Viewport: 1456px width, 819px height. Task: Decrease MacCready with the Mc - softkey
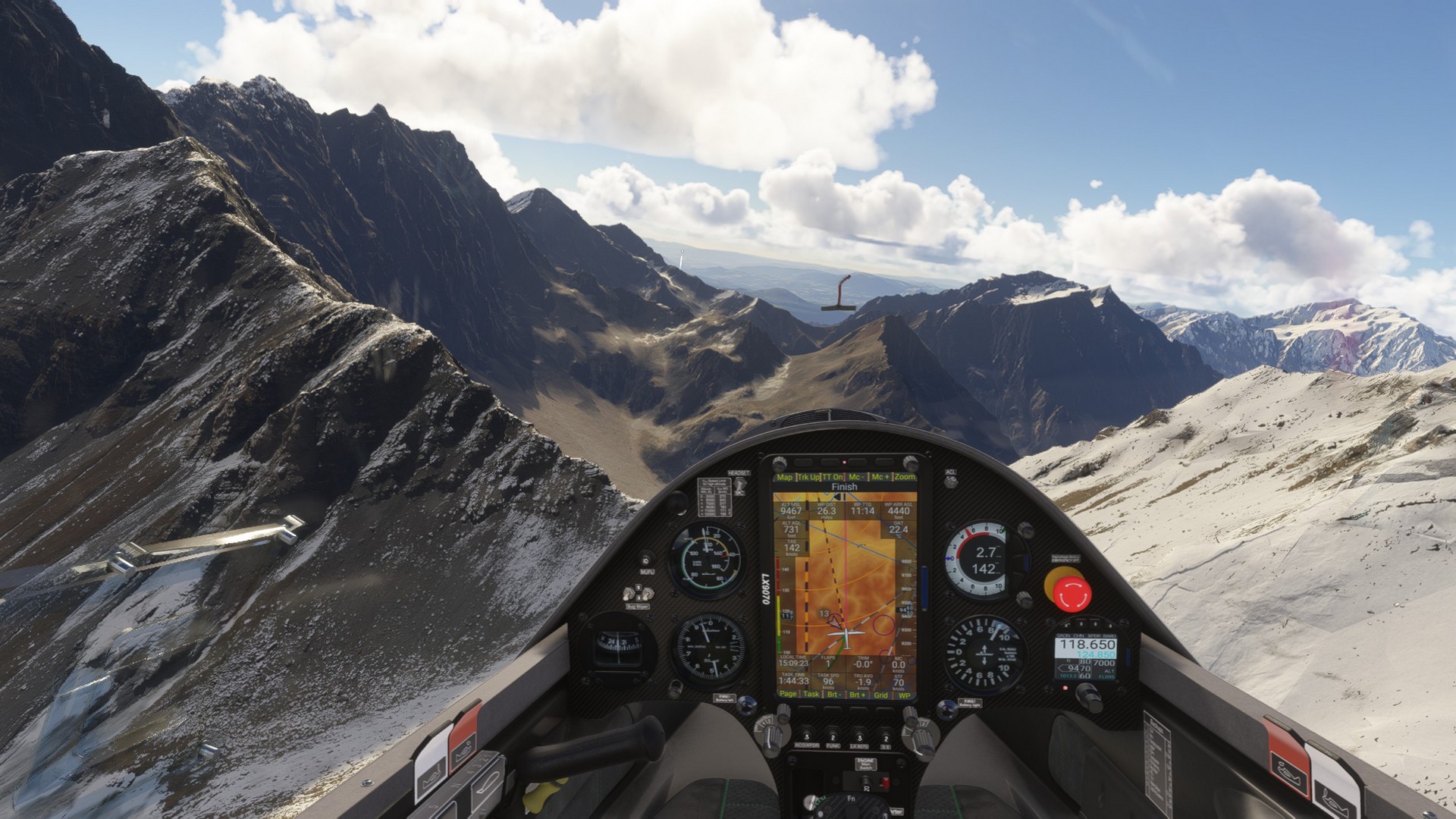856,477
